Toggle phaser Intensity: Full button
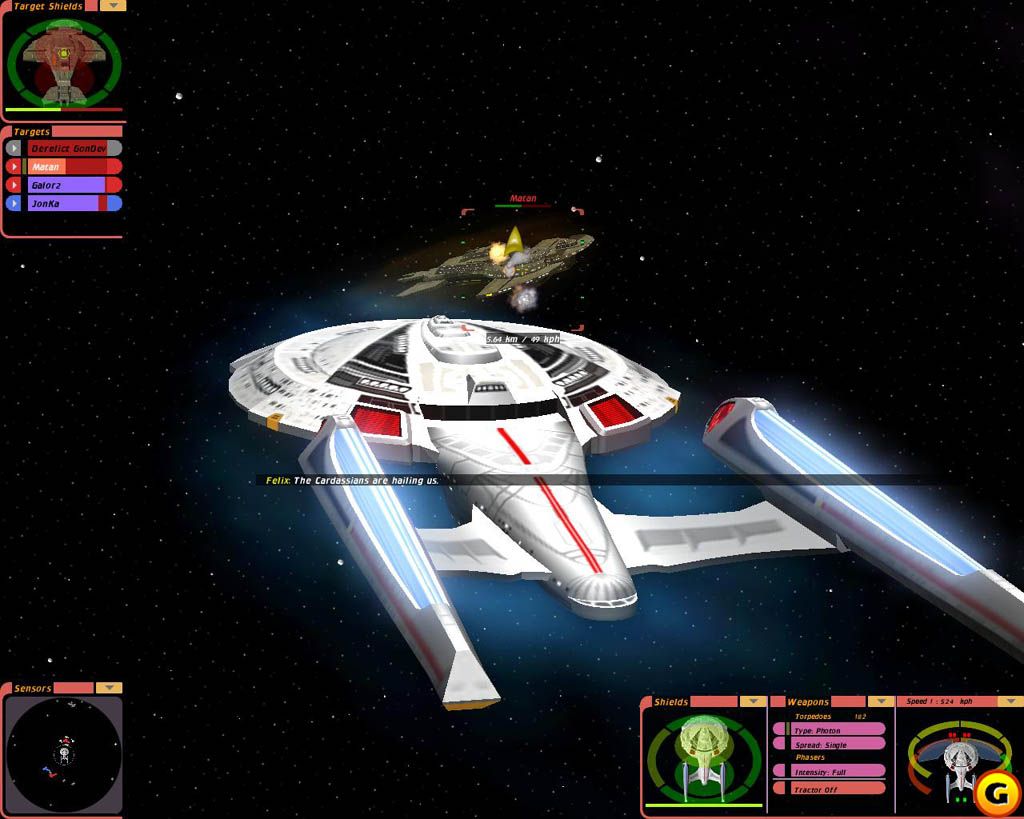The image size is (1024, 819). [x=830, y=771]
